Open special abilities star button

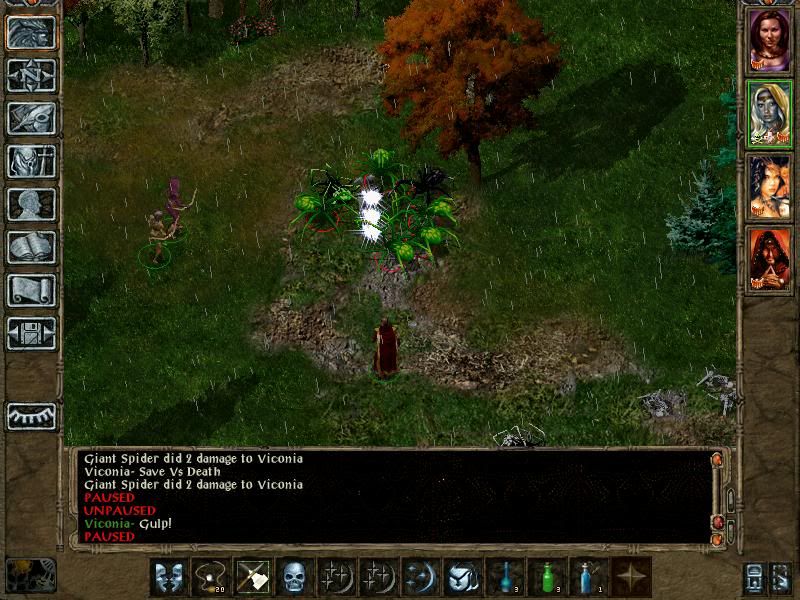tap(631, 576)
